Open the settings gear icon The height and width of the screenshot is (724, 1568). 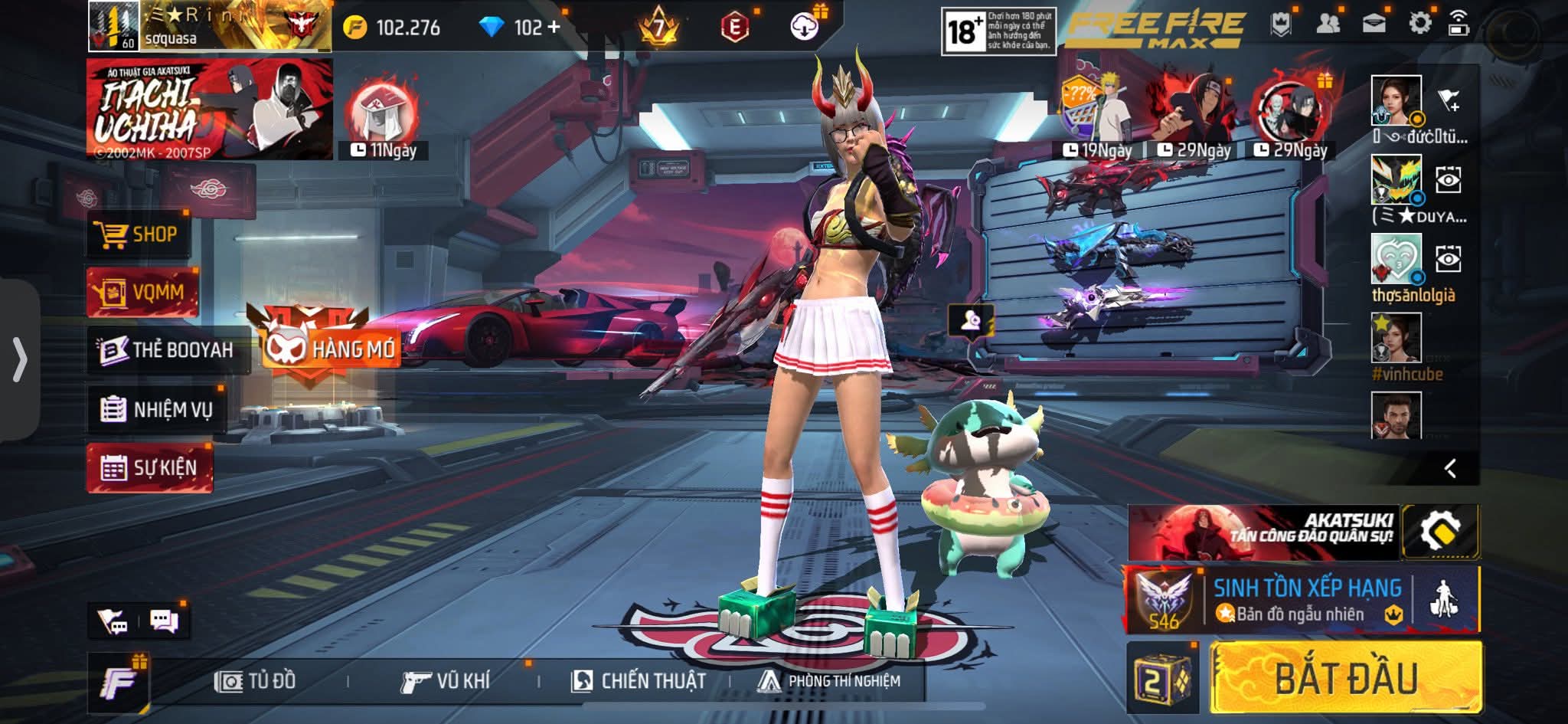pyautogui.click(x=1419, y=24)
